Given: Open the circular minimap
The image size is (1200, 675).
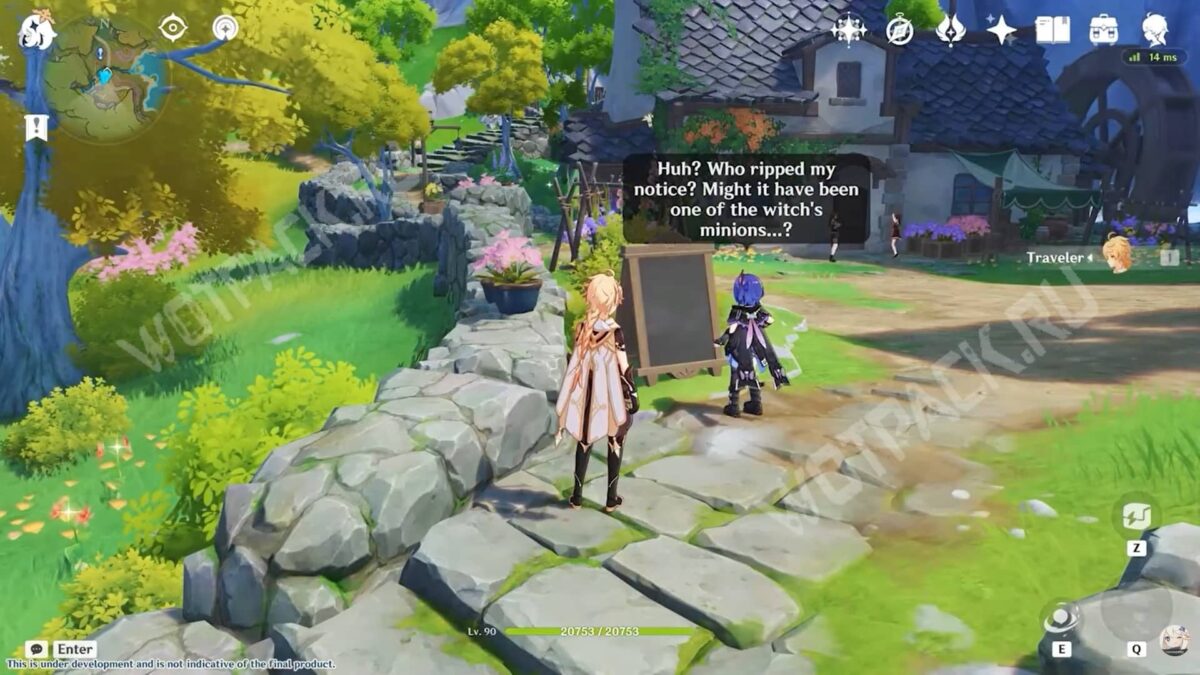Looking at the screenshot, I should point(105,77).
